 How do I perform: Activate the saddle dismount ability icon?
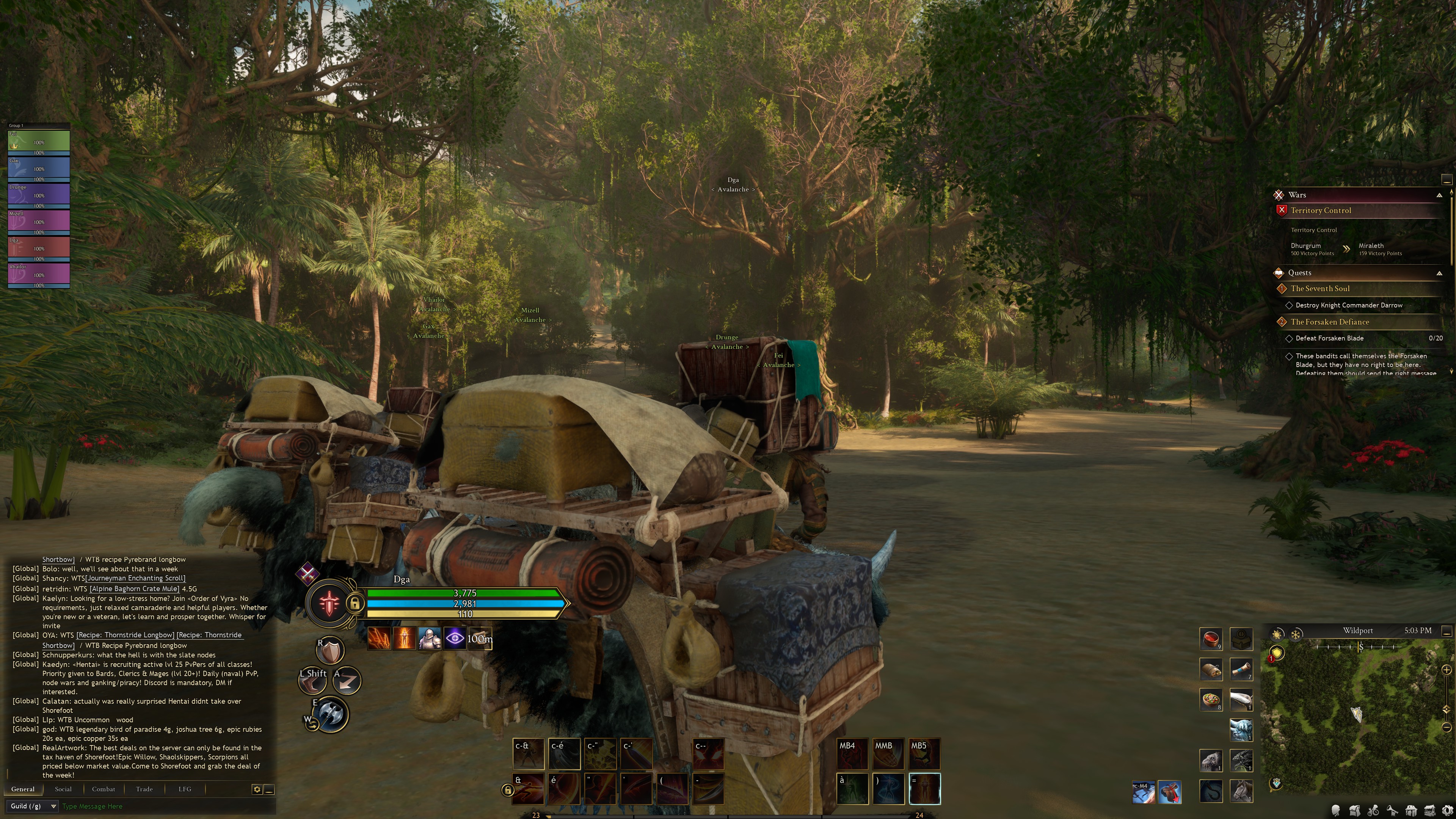[1169, 792]
